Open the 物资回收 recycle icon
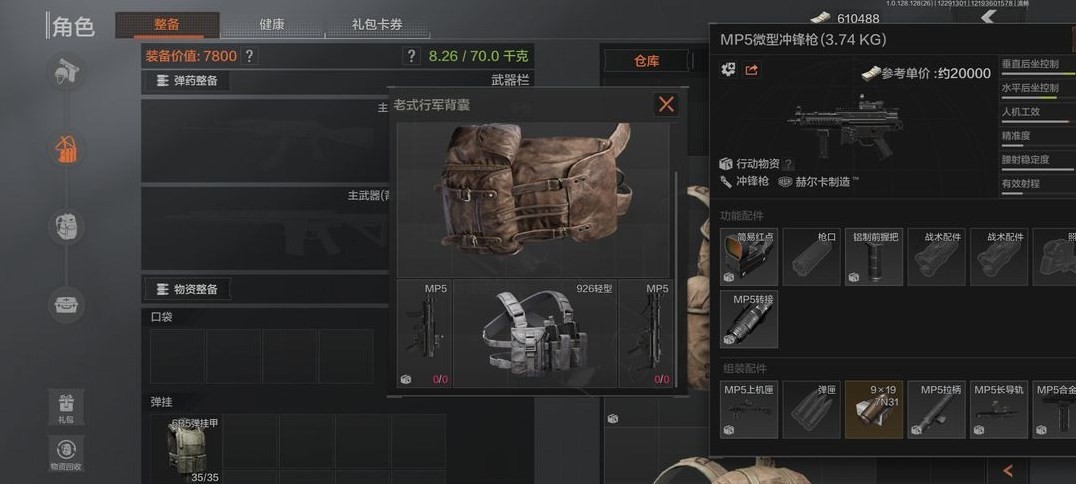 (66, 452)
